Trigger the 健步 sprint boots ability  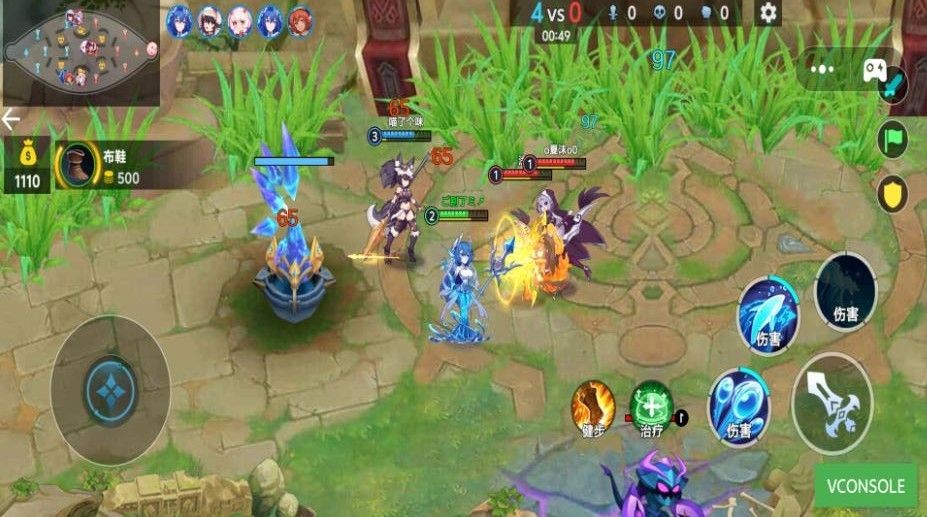[593, 407]
